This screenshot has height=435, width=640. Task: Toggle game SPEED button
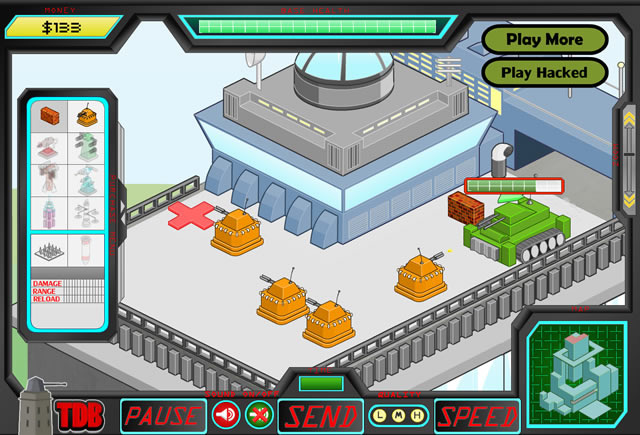click(x=477, y=415)
